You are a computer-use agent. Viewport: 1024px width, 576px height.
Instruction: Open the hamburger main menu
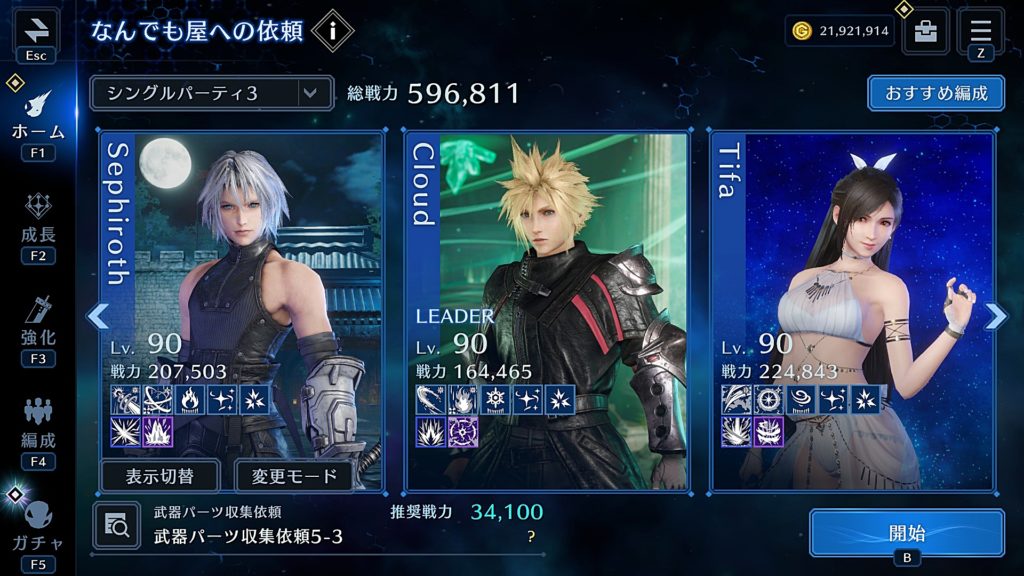pos(980,29)
